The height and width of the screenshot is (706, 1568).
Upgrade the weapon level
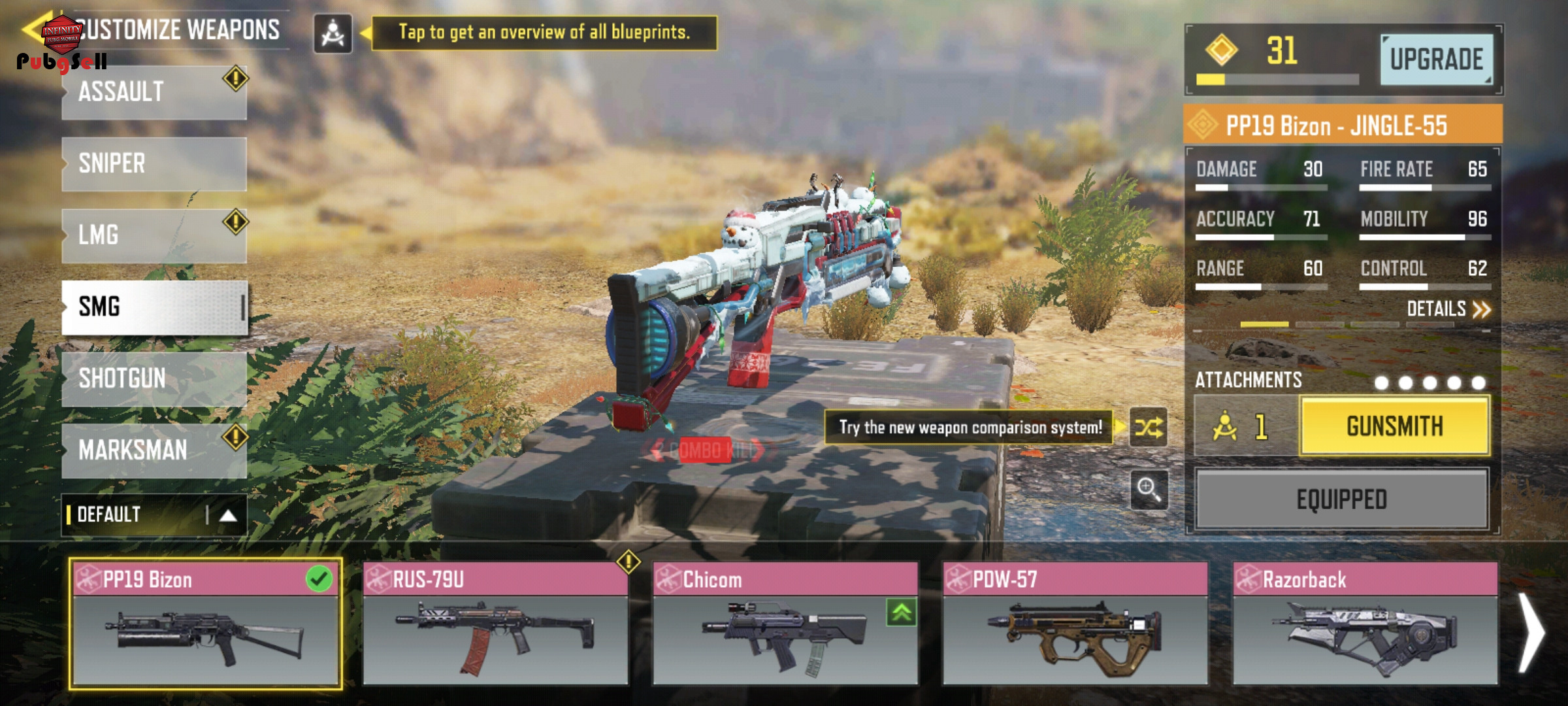click(x=1436, y=59)
